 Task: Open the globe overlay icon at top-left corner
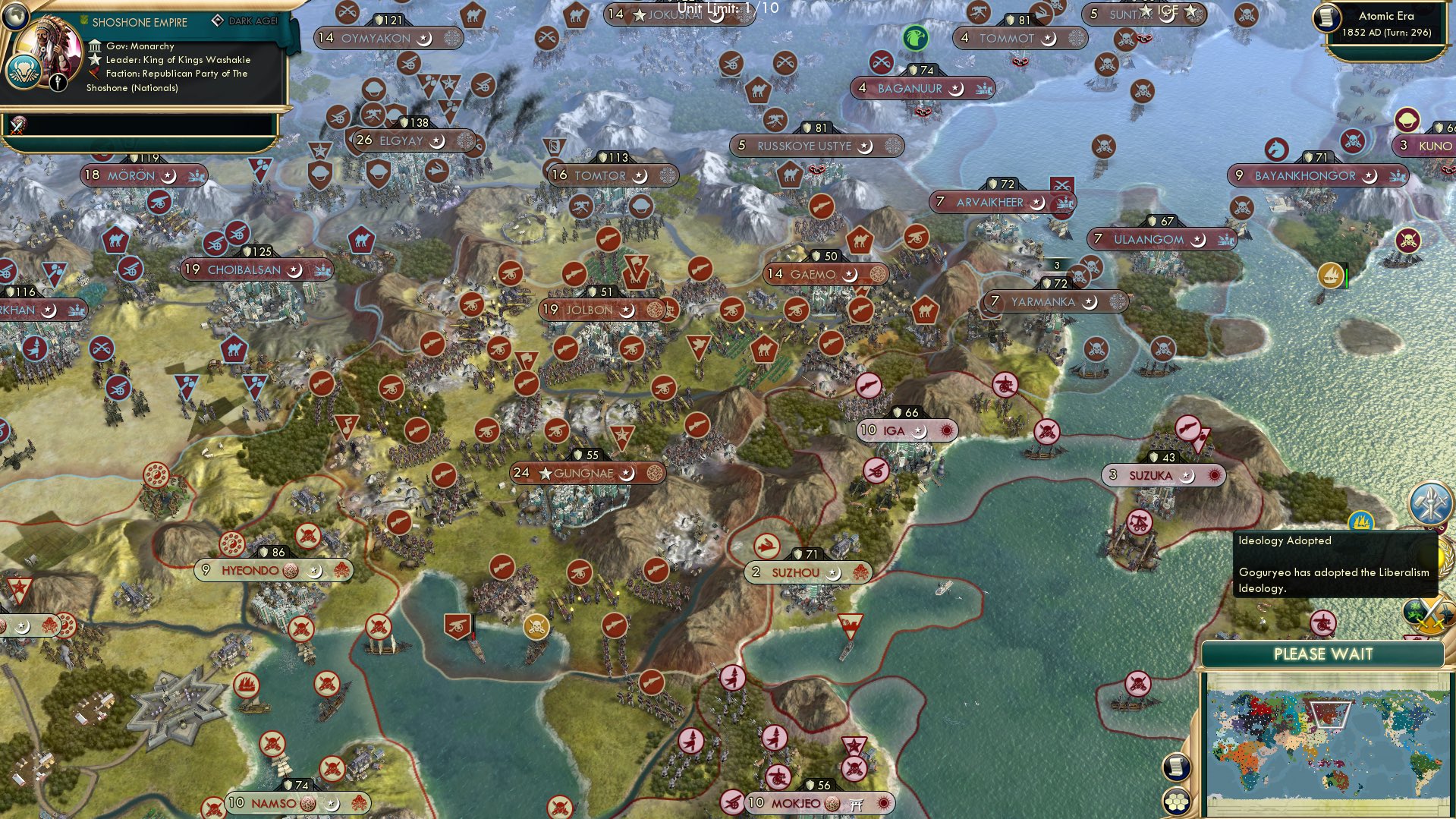pyautogui.click(x=14, y=17)
